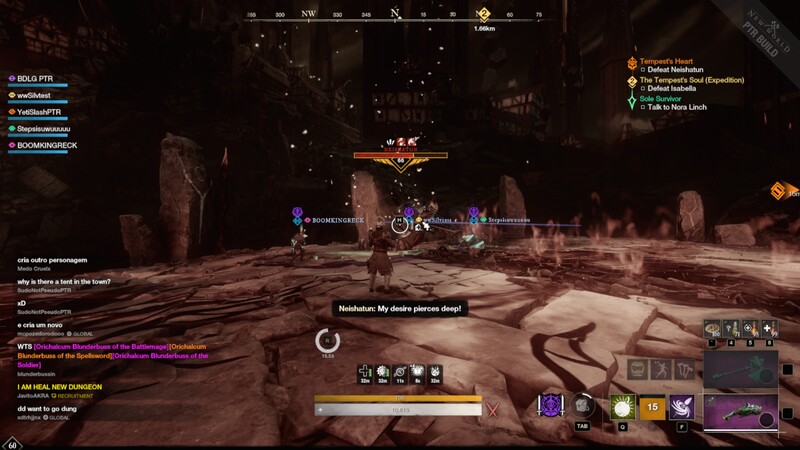This screenshot has width=800, height=450.
Task: Select party member BDLG PTR
Action: [x=33, y=78]
